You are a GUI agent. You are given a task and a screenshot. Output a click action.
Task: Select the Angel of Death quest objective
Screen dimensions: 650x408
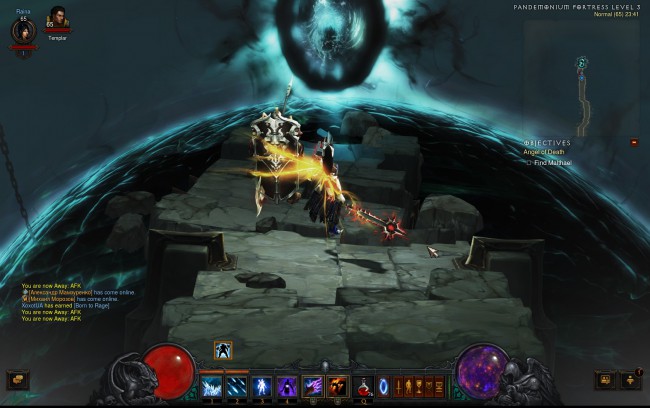[x=544, y=151]
